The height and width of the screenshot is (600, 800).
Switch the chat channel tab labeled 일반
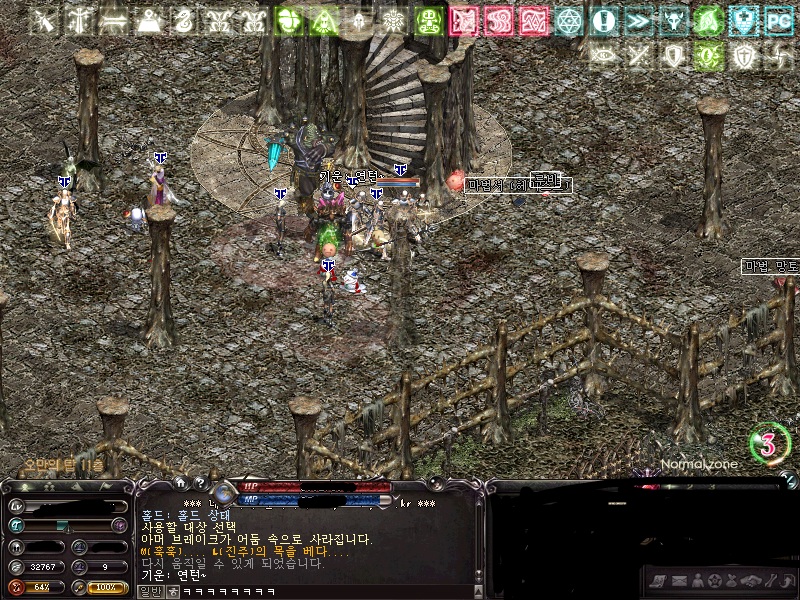click(149, 592)
